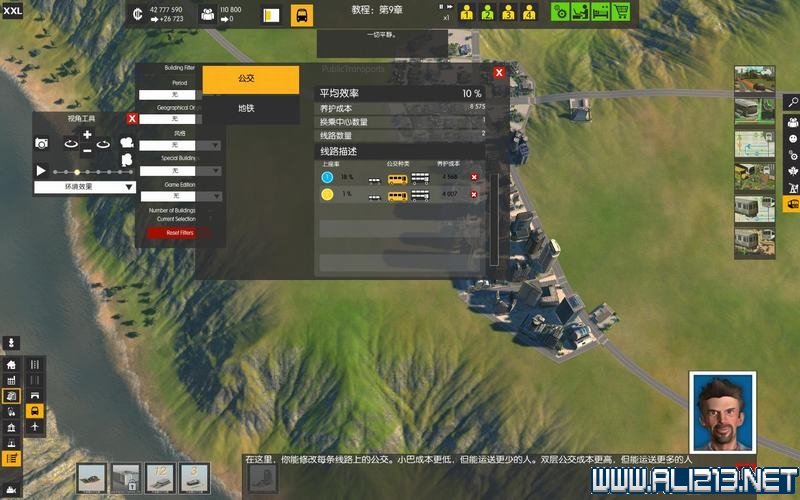The width and height of the screenshot is (800, 500).
Task: Select the blue line 1 circle
Action: (x=327, y=177)
